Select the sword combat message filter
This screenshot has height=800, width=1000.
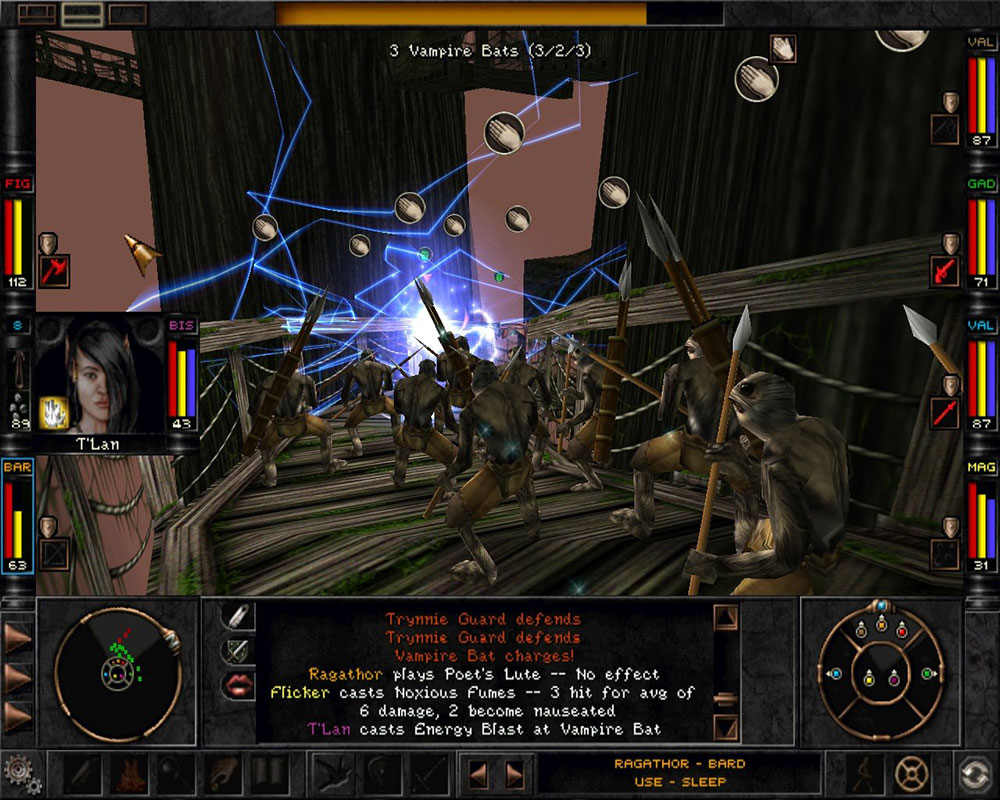pyautogui.click(x=236, y=650)
